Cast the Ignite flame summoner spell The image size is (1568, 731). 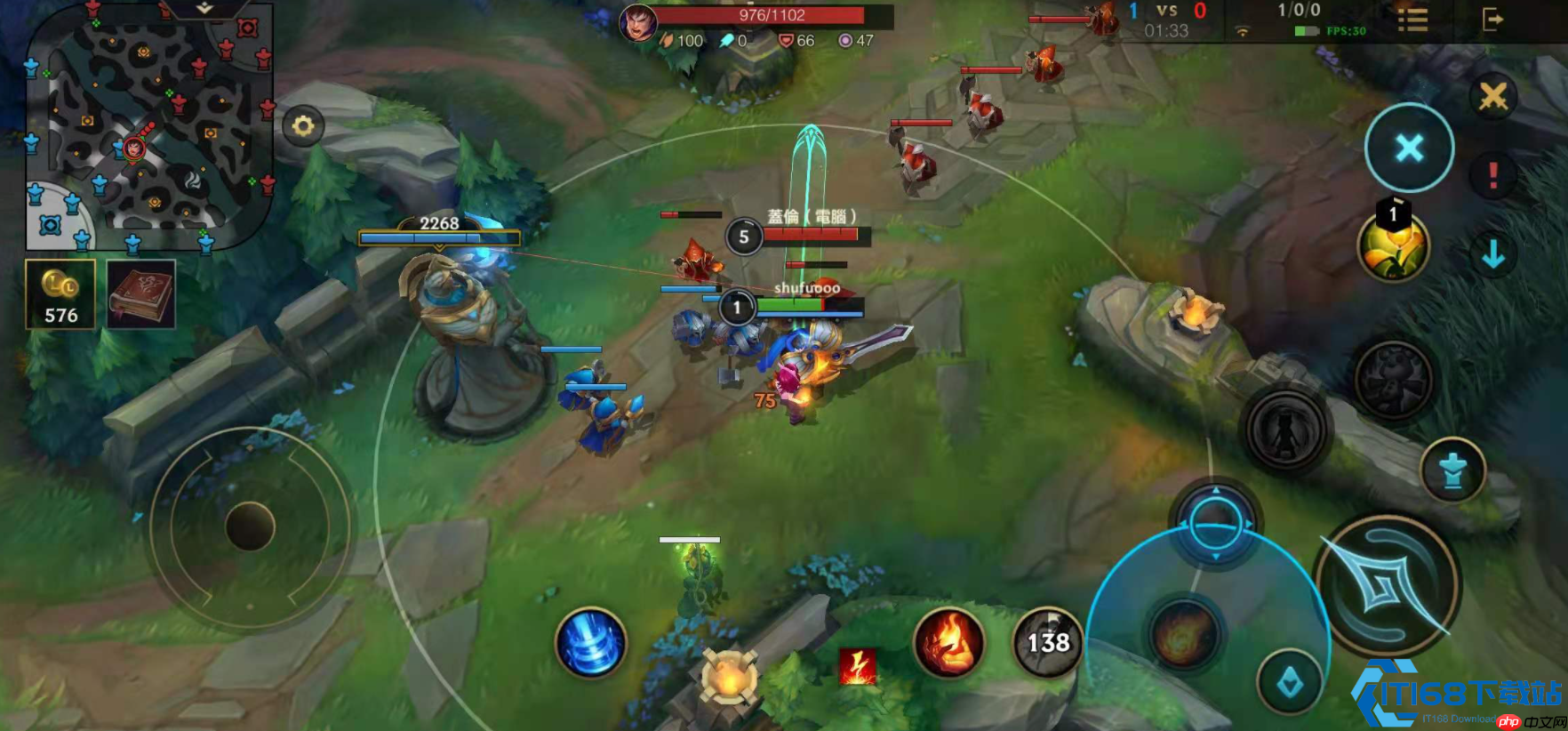pyautogui.click(x=948, y=642)
